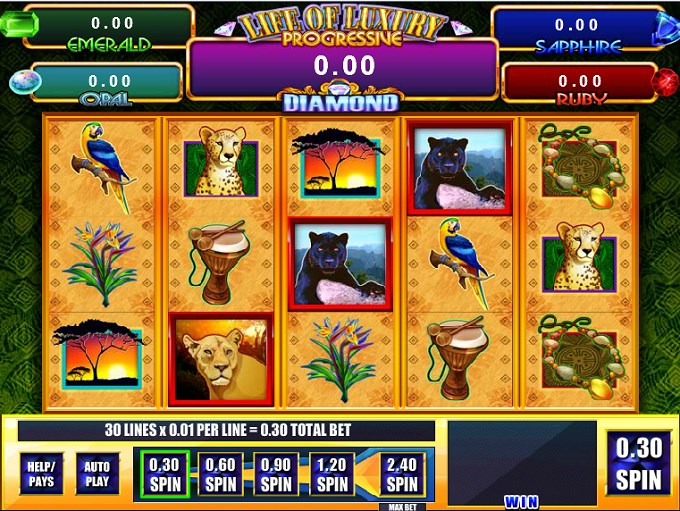Screen dimensions: 680x511
Task: Activate the Auto Play button
Action: [97, 473]
